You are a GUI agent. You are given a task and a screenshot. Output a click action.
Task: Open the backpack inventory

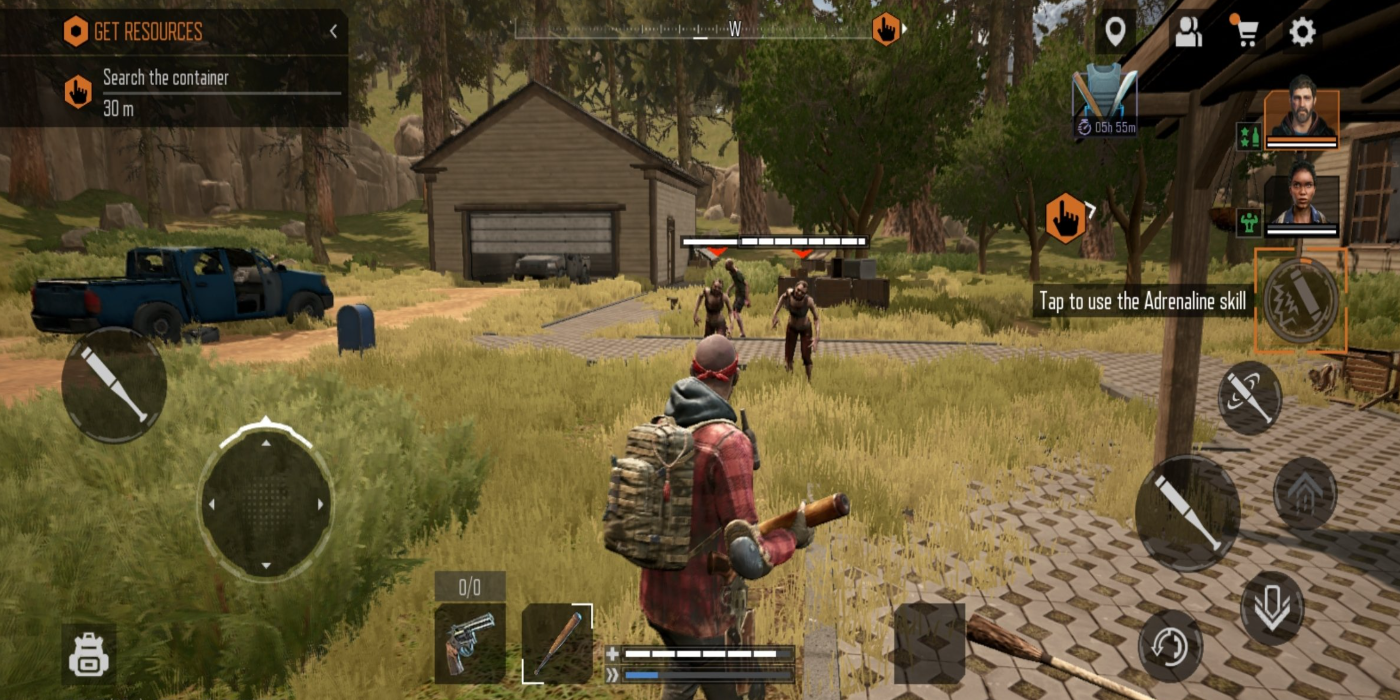[x=88, y=655]
